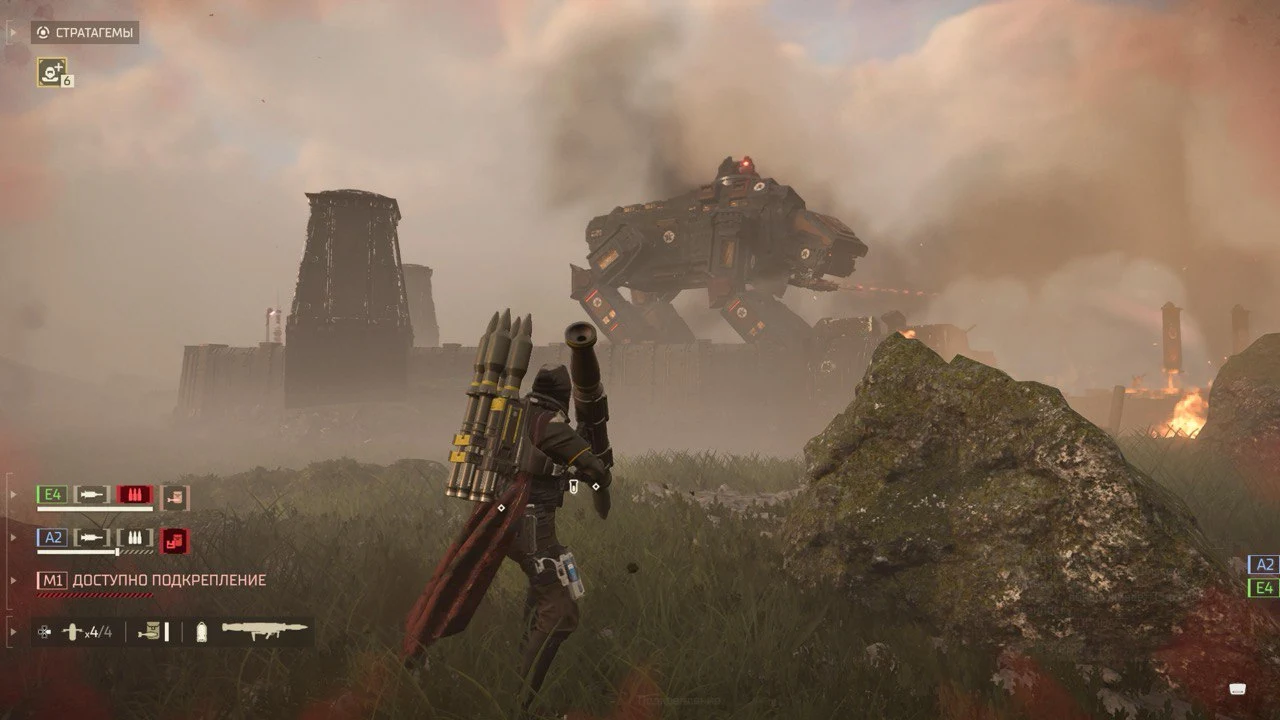Click the single rocket ammo icon
Image resolution: width=1280 pixels, height=720 pixels.
201,630
